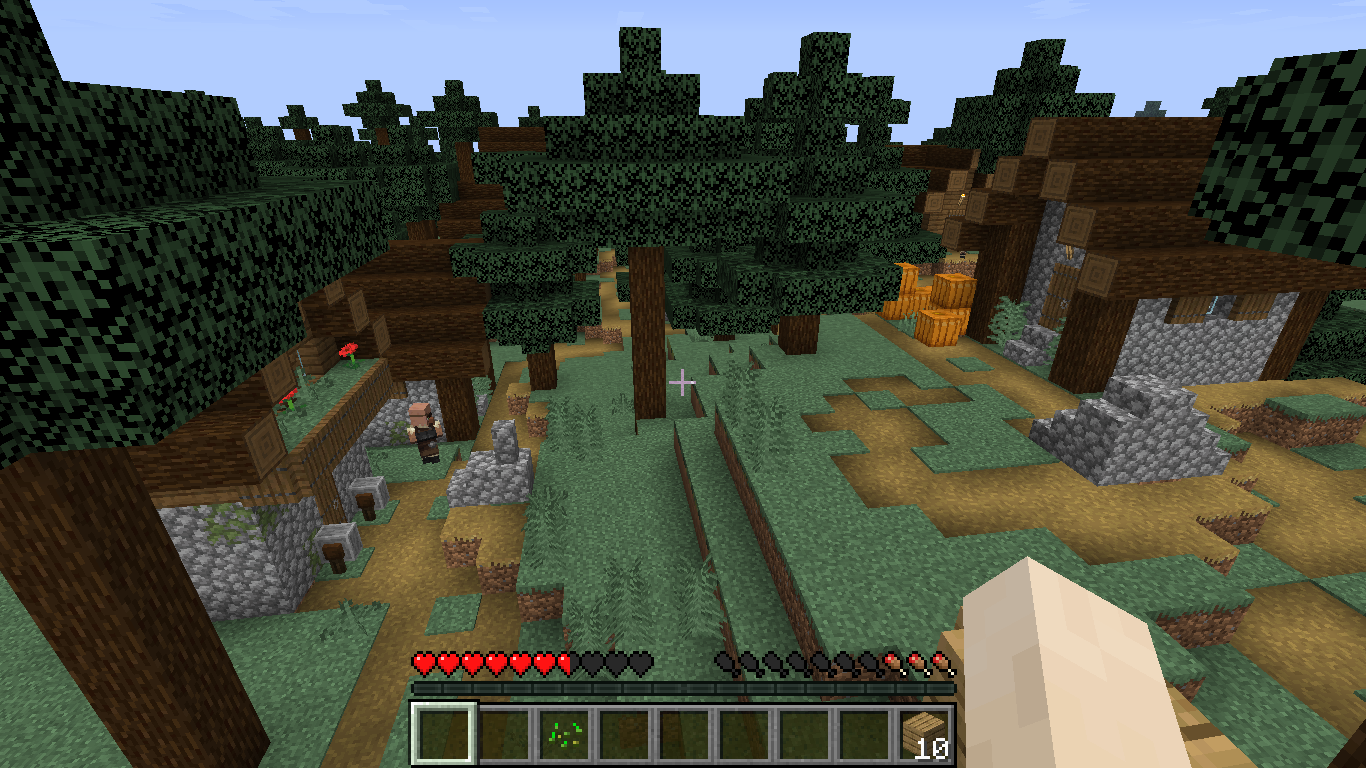This screenshot has height=768, width=1366.
Task: Select the wheat seeds hotbar slot
Action: [564, 736]
